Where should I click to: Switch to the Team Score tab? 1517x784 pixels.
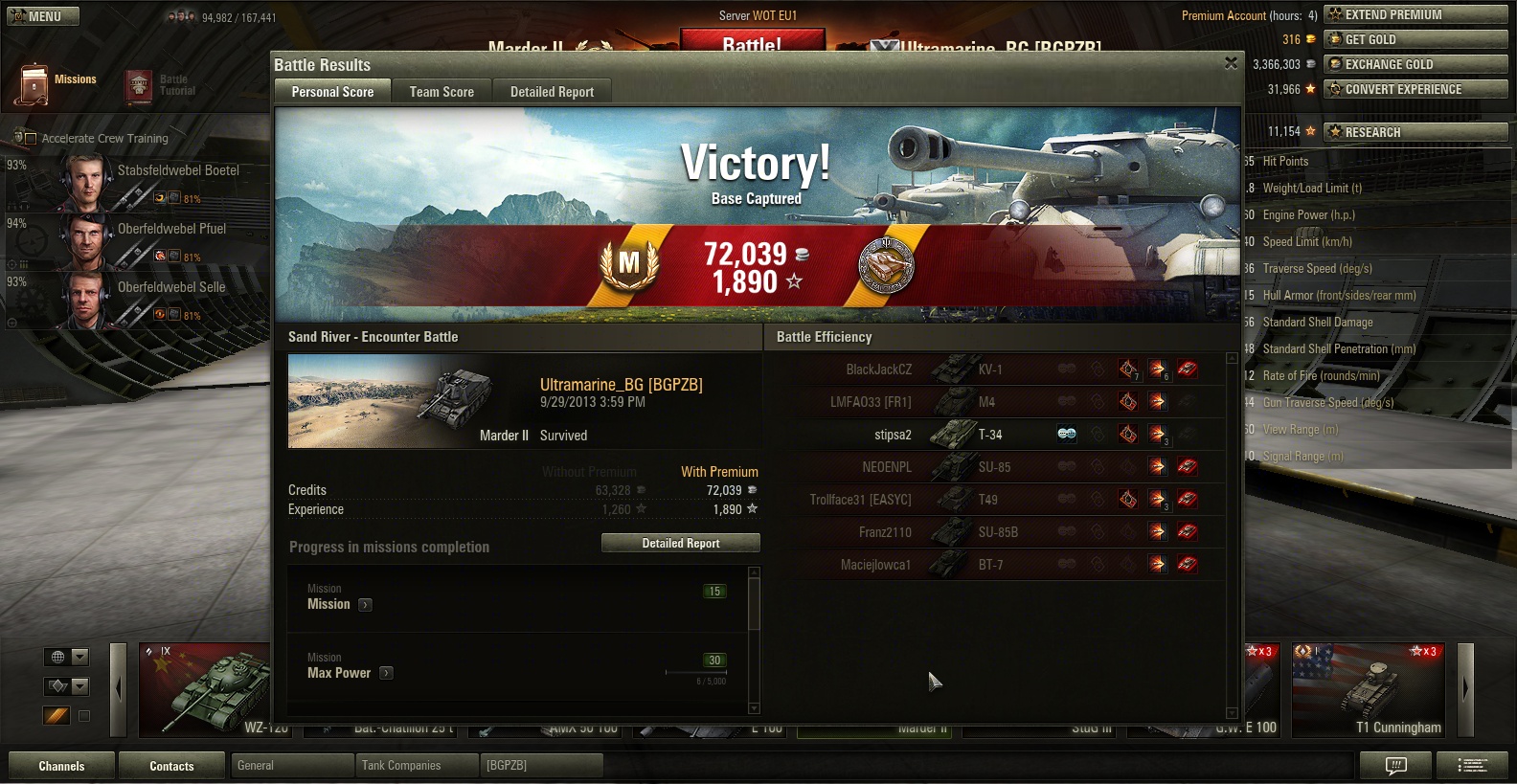click(x=442, y=92)
